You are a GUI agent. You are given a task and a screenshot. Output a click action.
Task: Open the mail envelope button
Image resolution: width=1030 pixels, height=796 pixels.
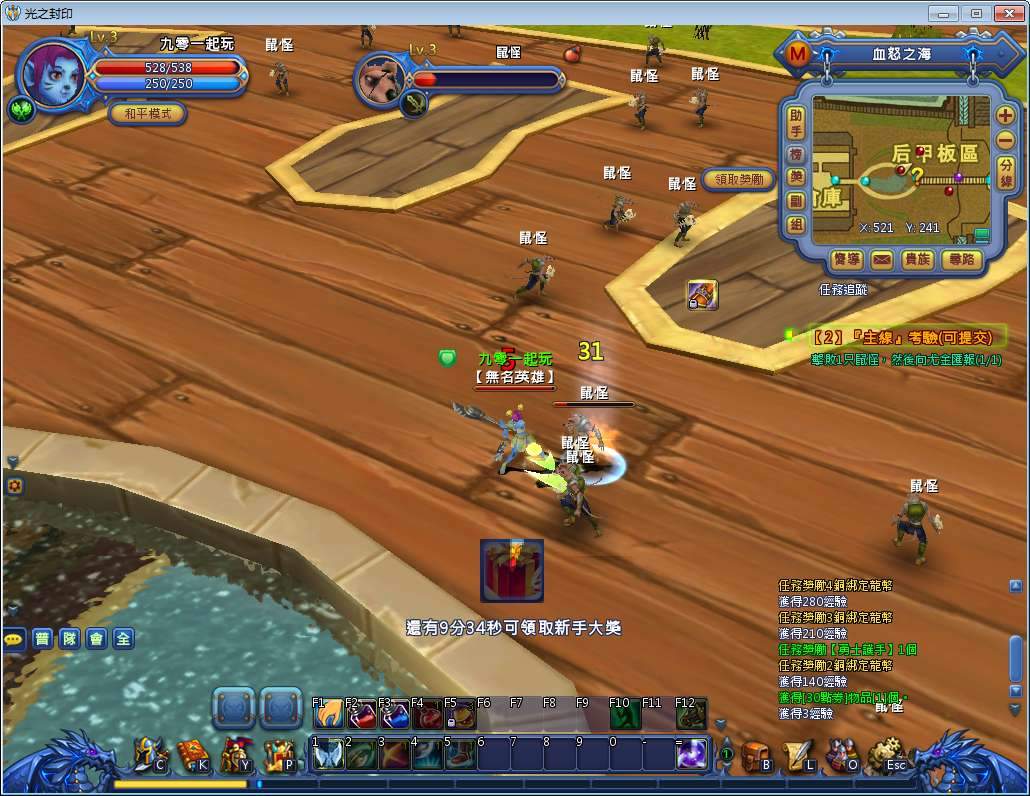881,260
